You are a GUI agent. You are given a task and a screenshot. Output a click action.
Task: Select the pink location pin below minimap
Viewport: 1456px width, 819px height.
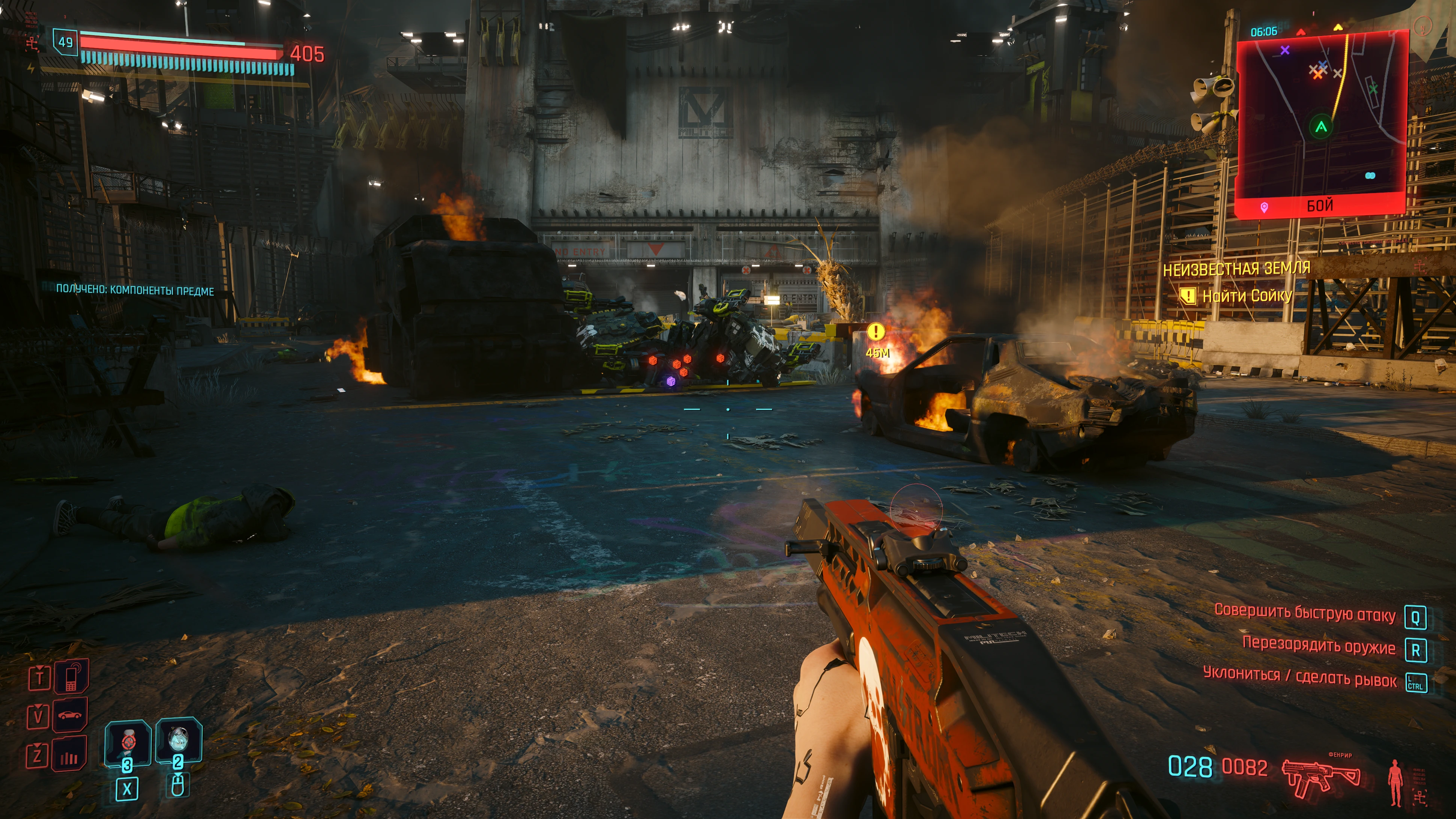[1265, 207]
